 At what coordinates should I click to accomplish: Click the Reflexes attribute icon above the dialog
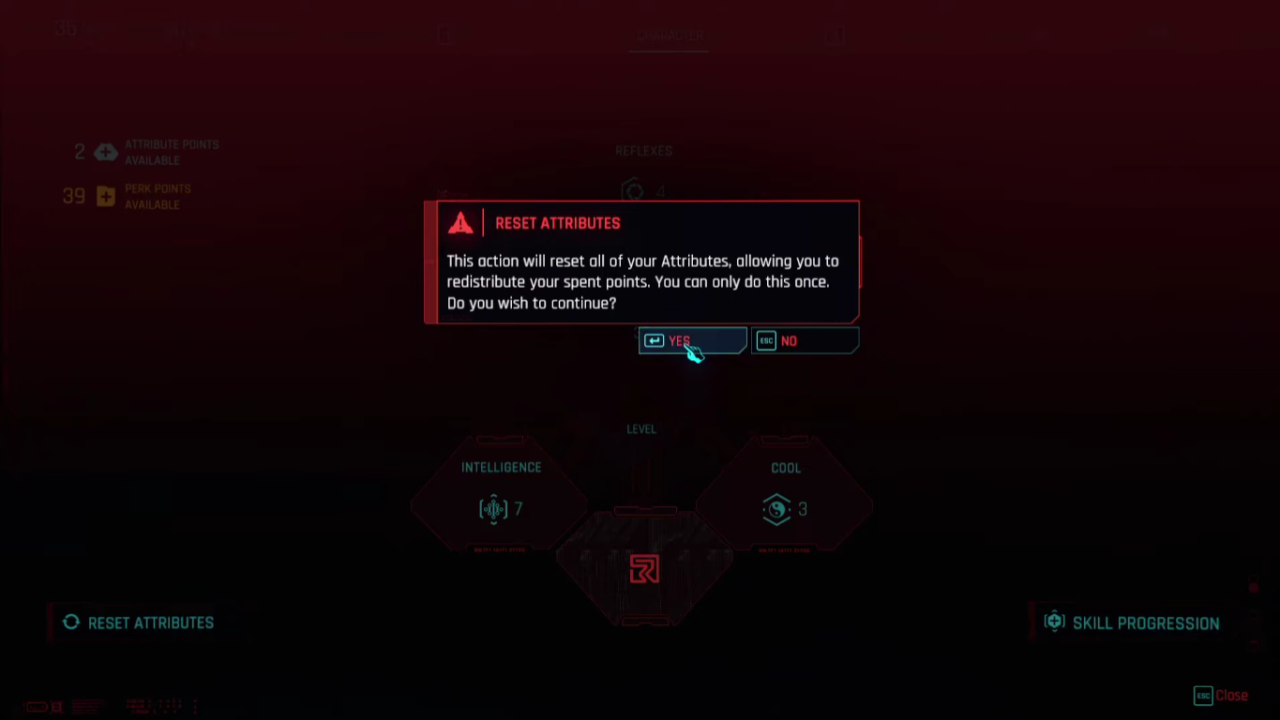[633, 191]
